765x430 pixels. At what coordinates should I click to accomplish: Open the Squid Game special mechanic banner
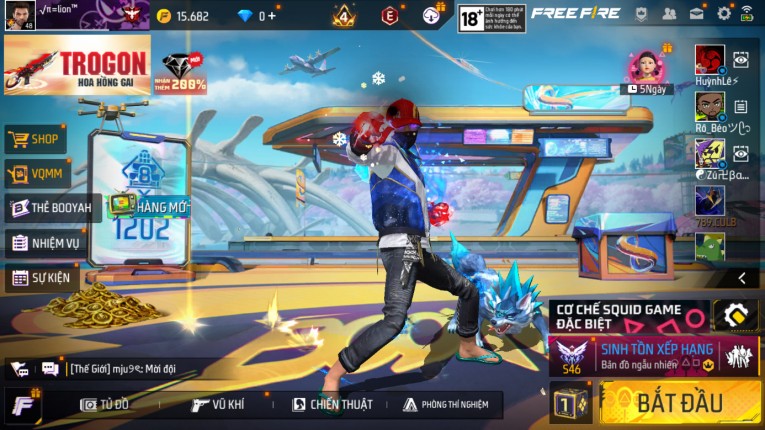(630, 316)
